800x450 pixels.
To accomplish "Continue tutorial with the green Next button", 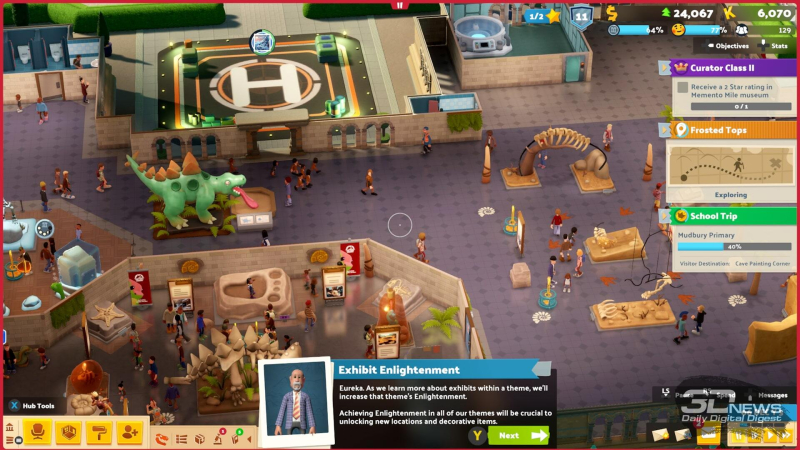I will pyautogui.click(x=519, y=435).
